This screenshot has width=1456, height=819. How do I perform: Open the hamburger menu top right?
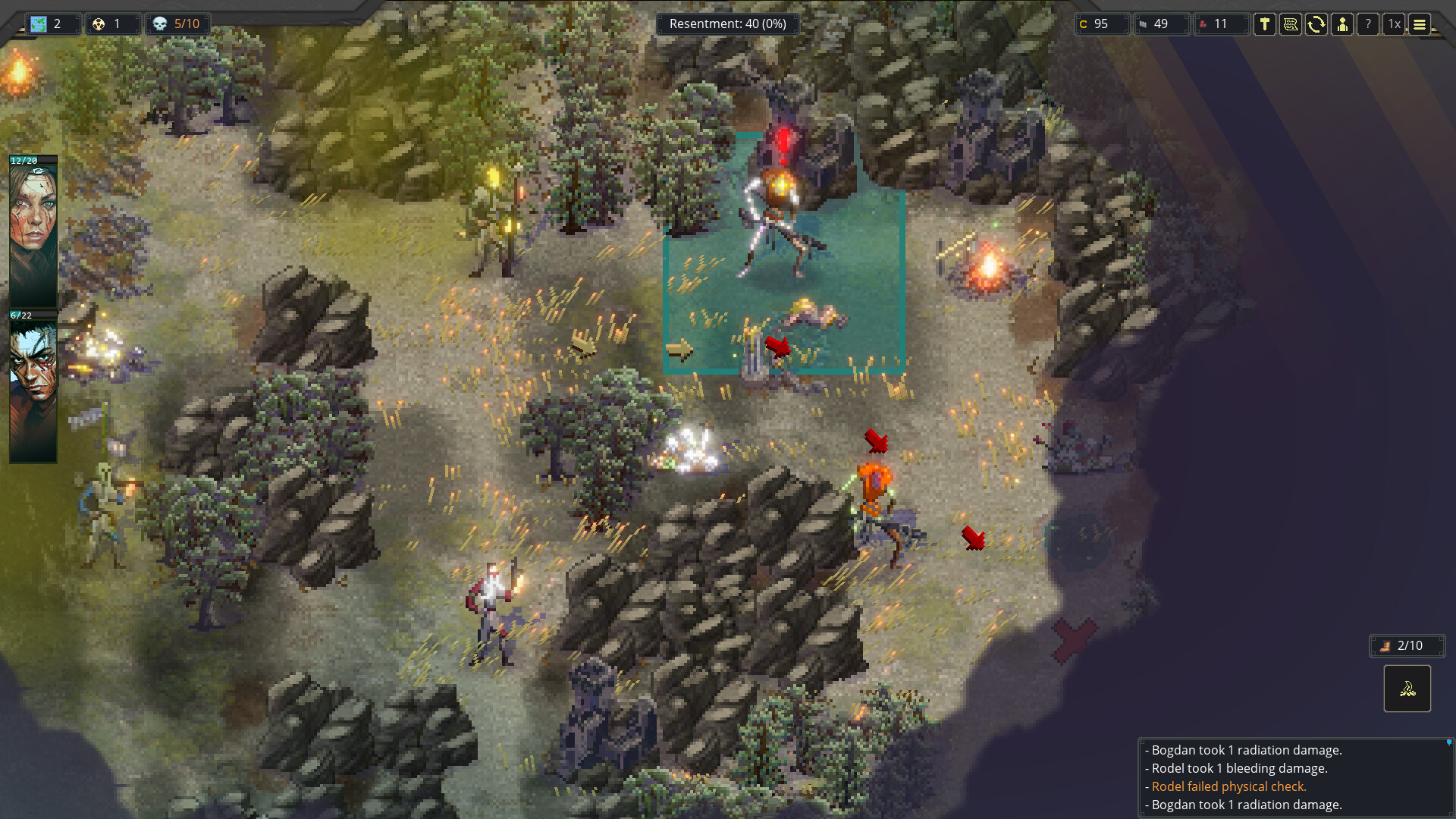pos(1420,24)
